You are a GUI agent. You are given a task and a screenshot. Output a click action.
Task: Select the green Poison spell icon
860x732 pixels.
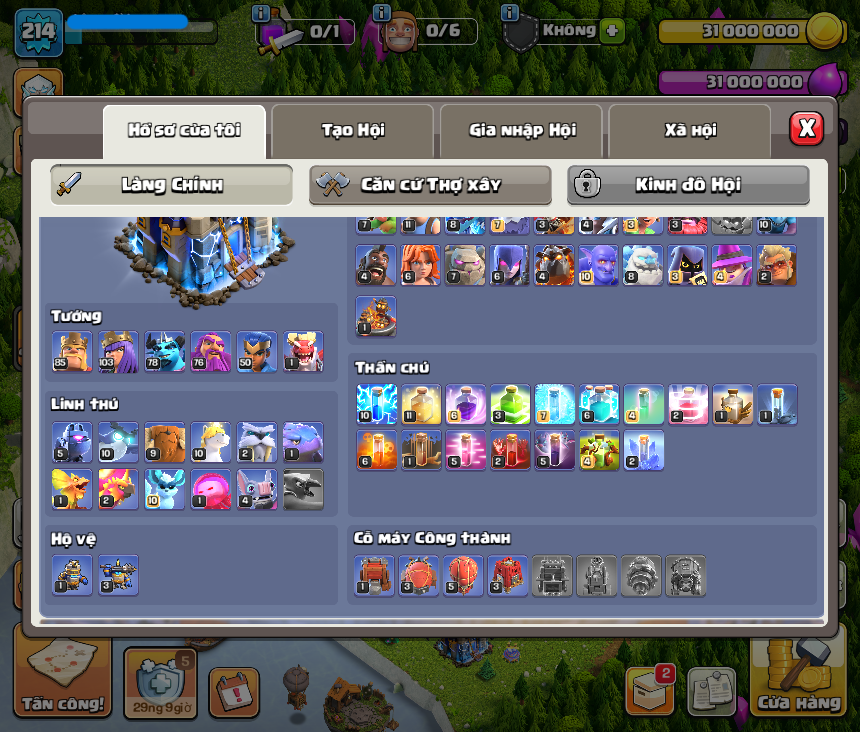[509, 404]
